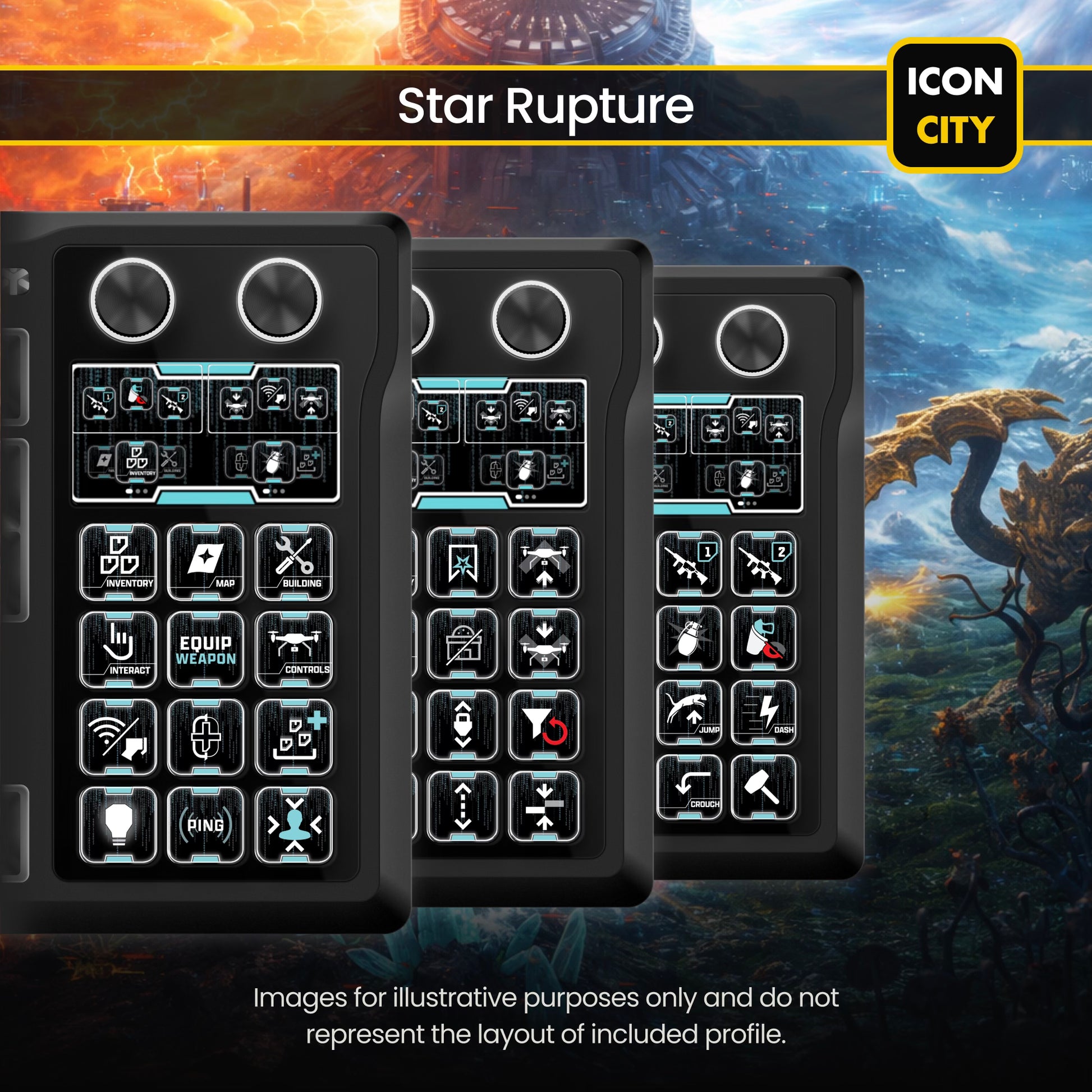Activate the Interact hand key
Image resolution: width=1092 pixels, height=1092 pixels.
coord(118,649)
